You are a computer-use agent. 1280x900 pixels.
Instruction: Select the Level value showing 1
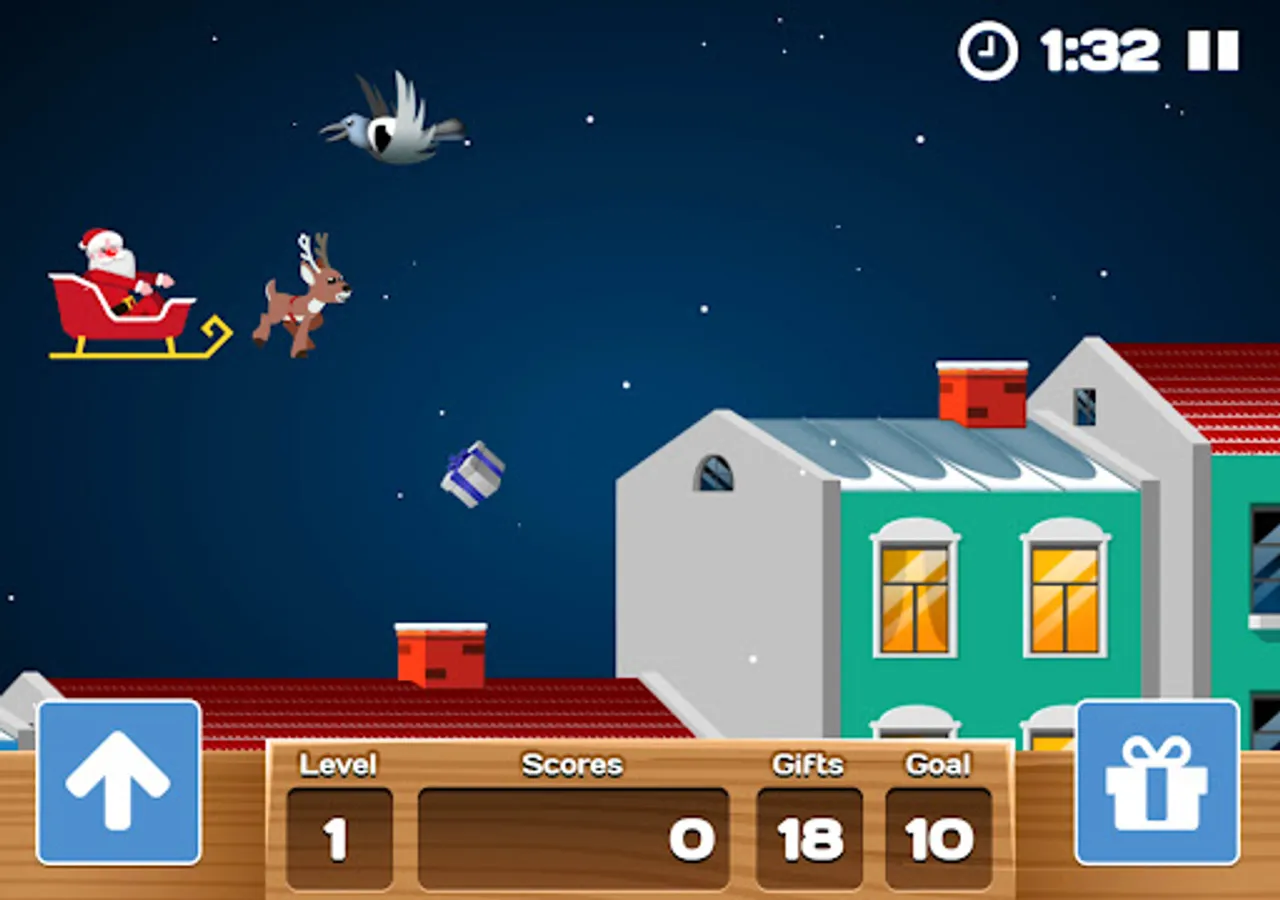tap(339, 838)
